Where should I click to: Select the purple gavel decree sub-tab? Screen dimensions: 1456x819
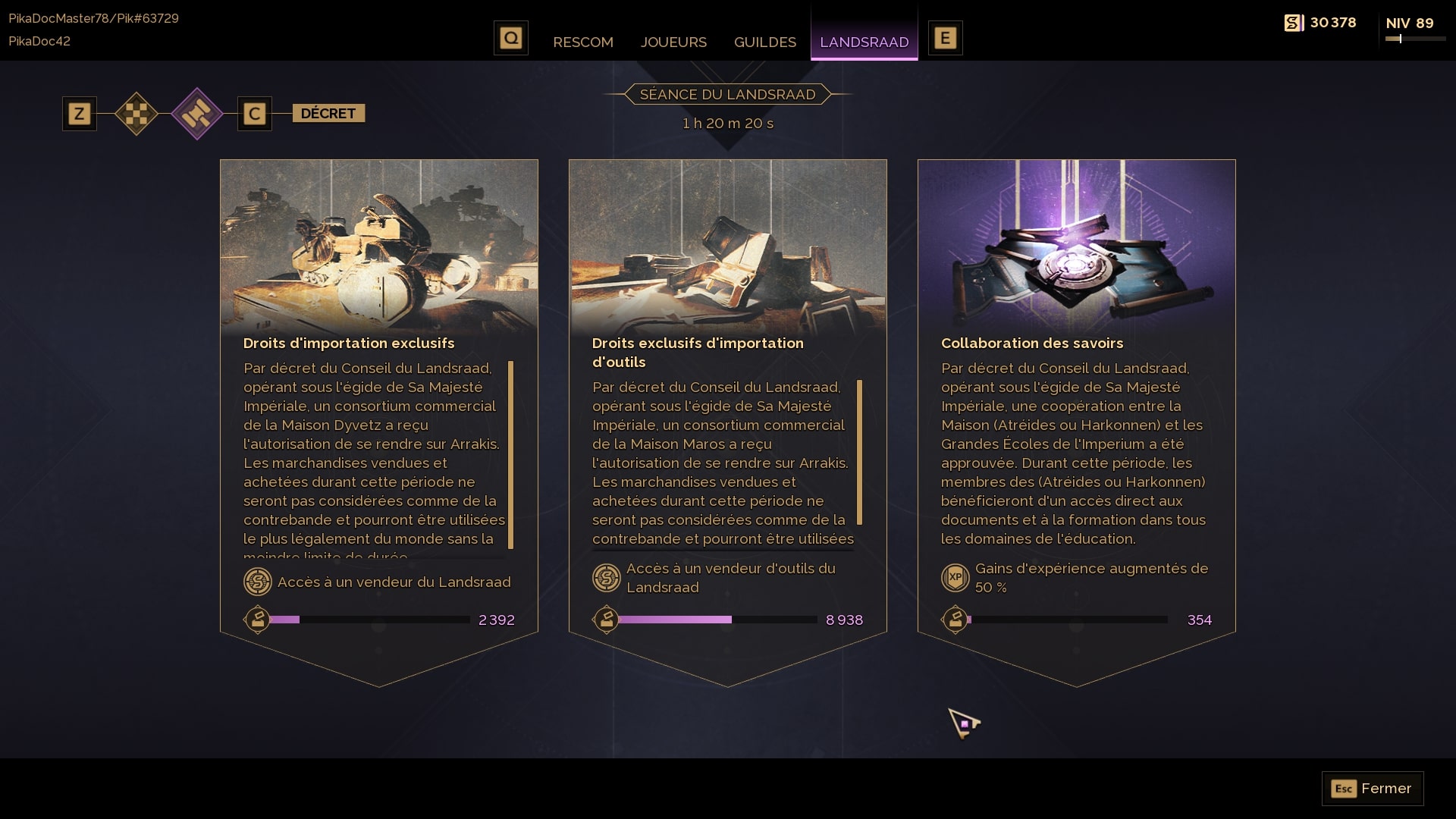[x=197, y=114]
